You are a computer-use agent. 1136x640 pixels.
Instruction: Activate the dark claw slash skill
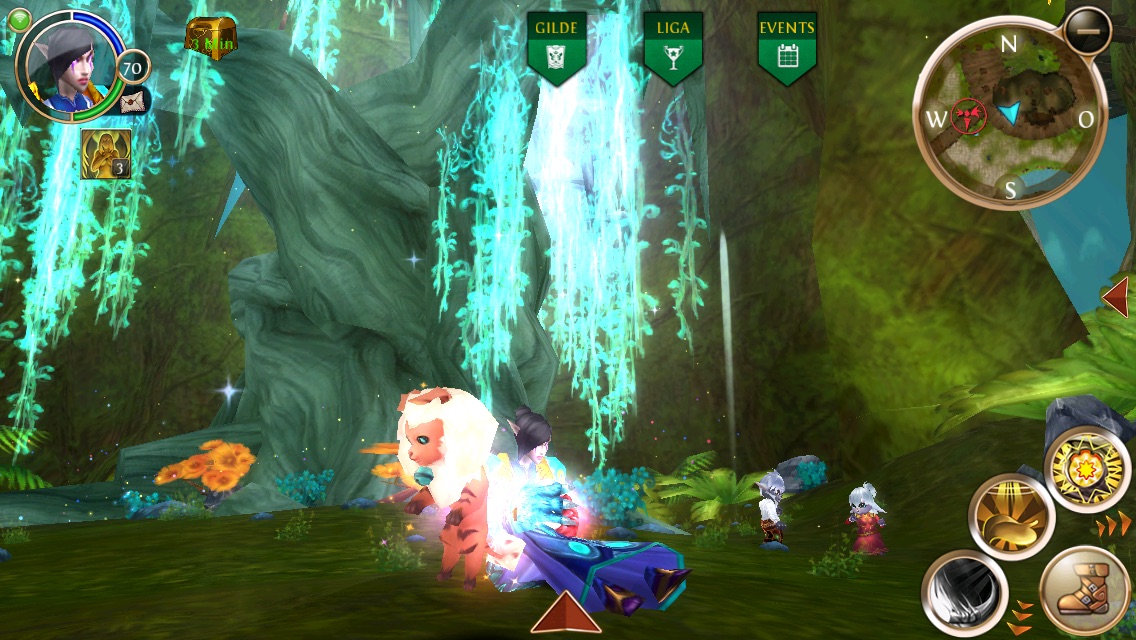pyautogui.click(x=964, y=594)
